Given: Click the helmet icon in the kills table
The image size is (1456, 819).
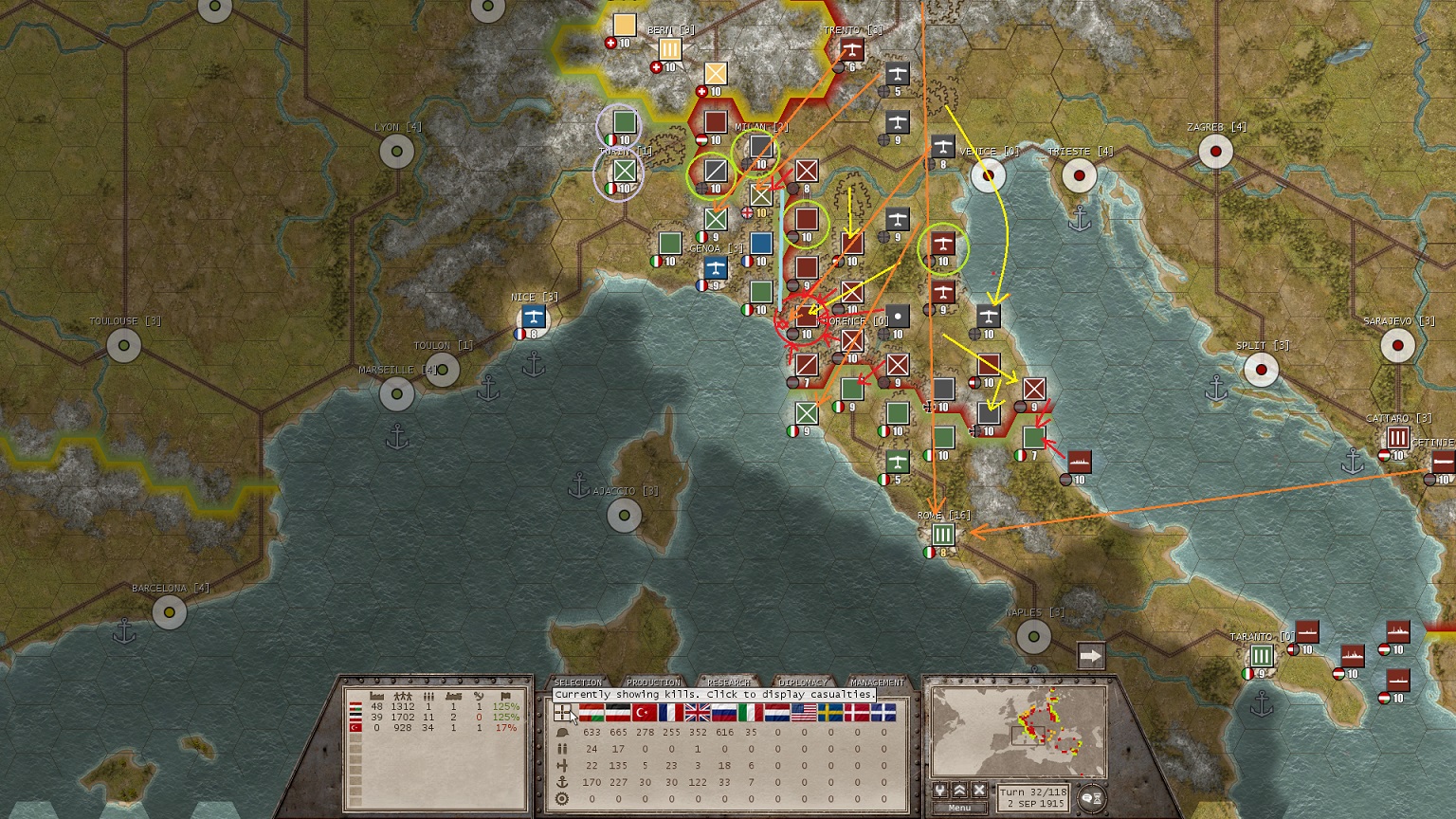Looking at the screenshot, I should 562,733.
